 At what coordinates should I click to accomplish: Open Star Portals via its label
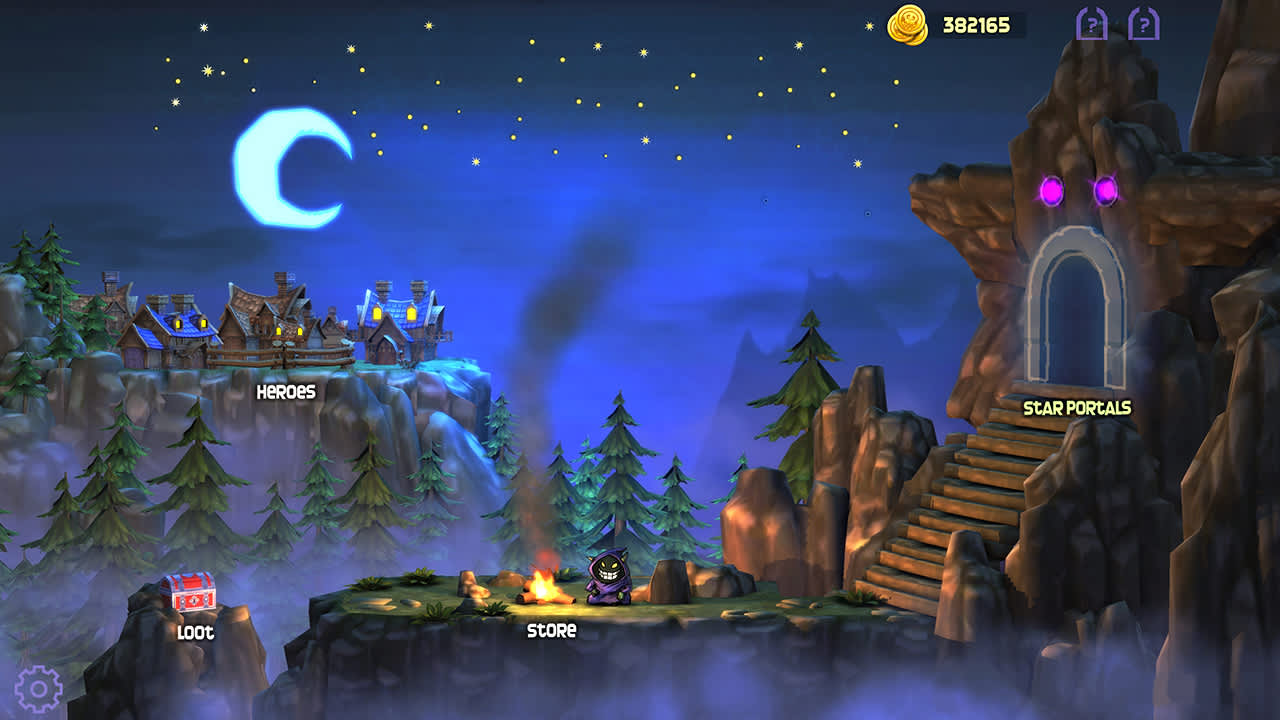[1078, 409]
